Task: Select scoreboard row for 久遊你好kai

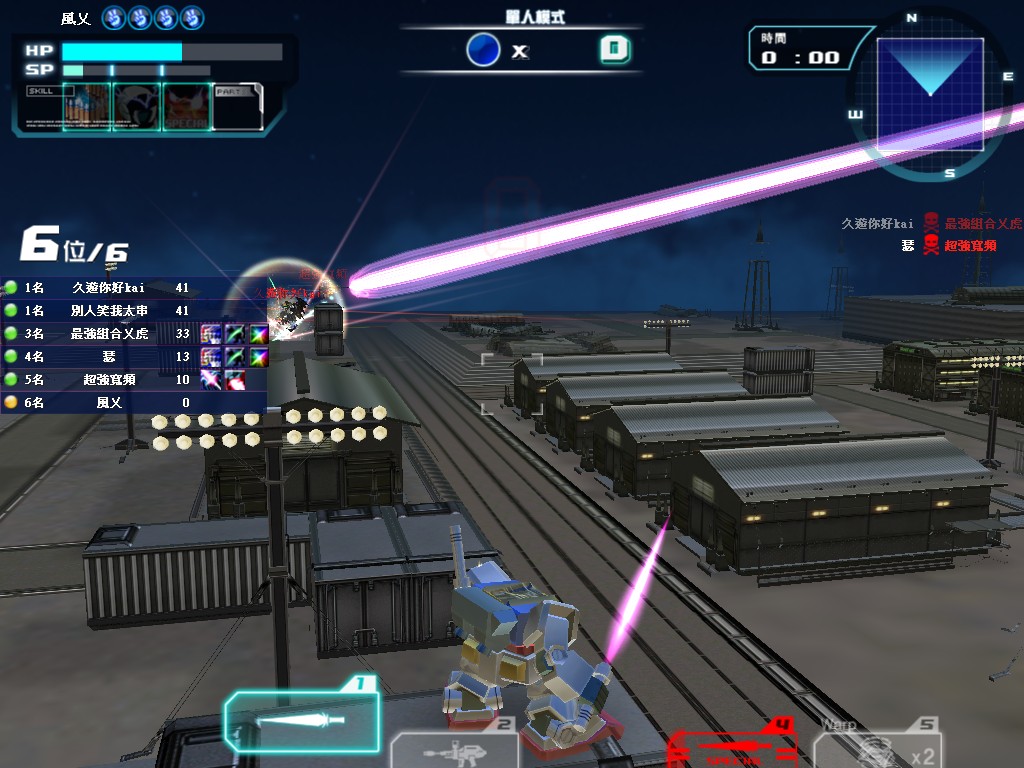Action: pos(108,288)
